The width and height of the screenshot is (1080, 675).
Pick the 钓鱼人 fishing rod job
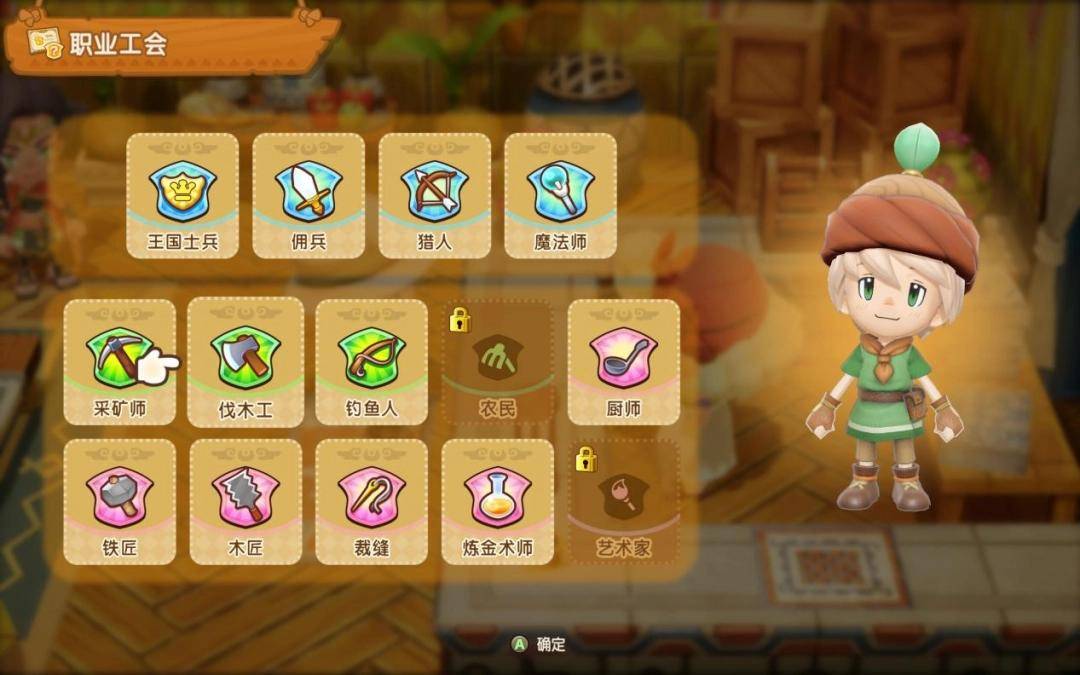(x=371, y=361)
